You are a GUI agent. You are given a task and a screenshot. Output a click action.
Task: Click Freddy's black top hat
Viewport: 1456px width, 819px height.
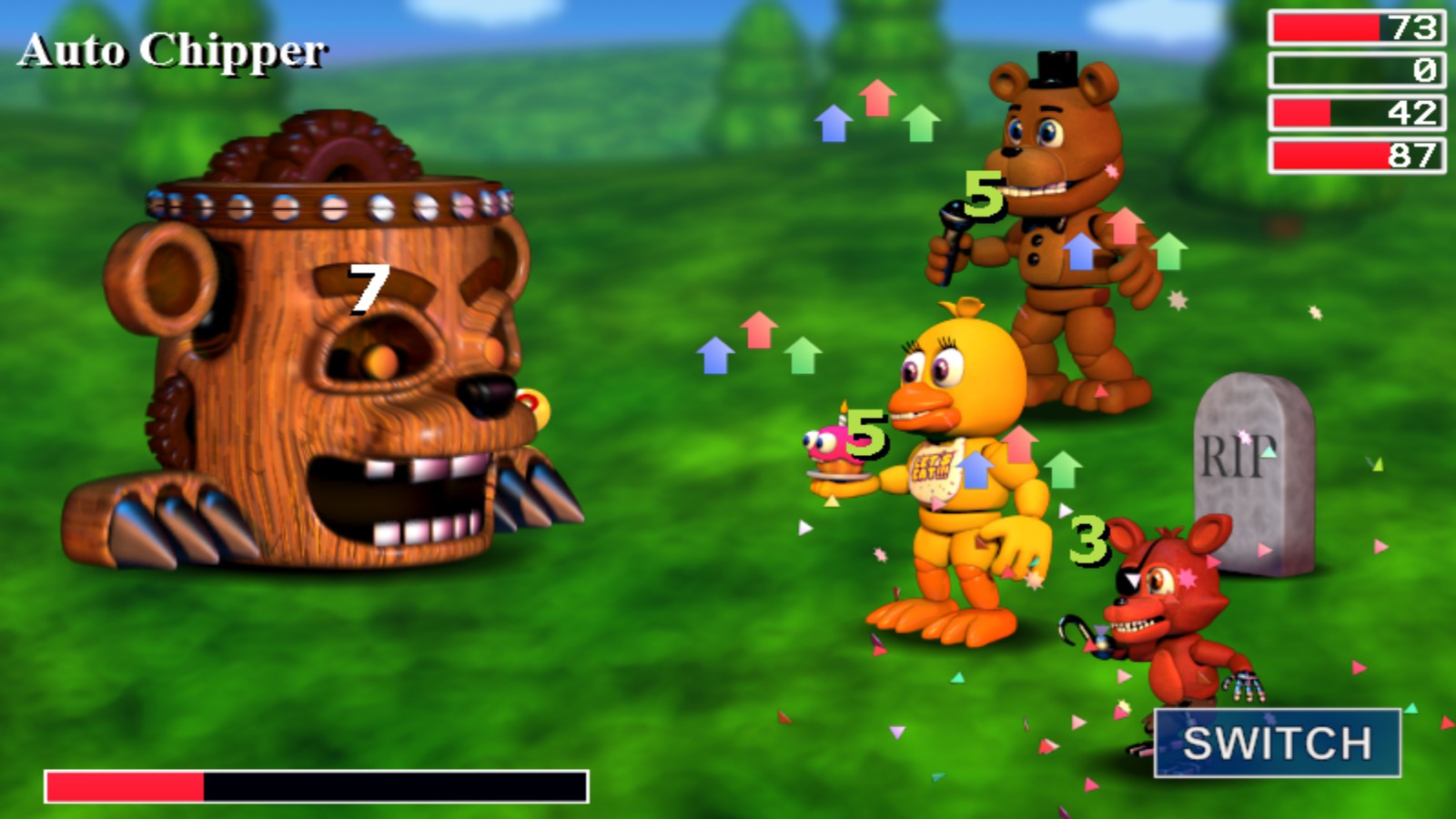point(1056,68)
